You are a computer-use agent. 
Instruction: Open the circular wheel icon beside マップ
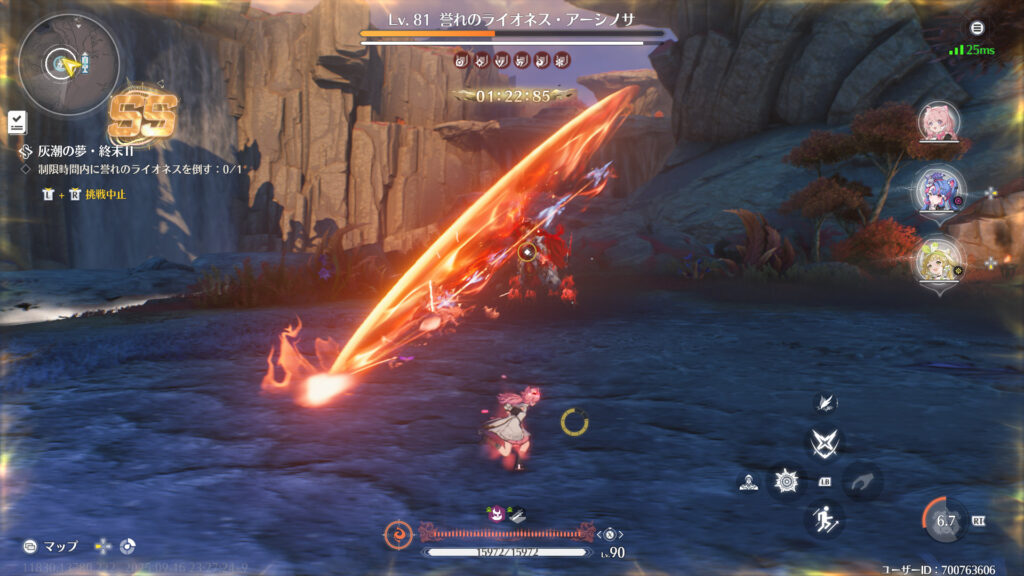click(x=127, y=547)
